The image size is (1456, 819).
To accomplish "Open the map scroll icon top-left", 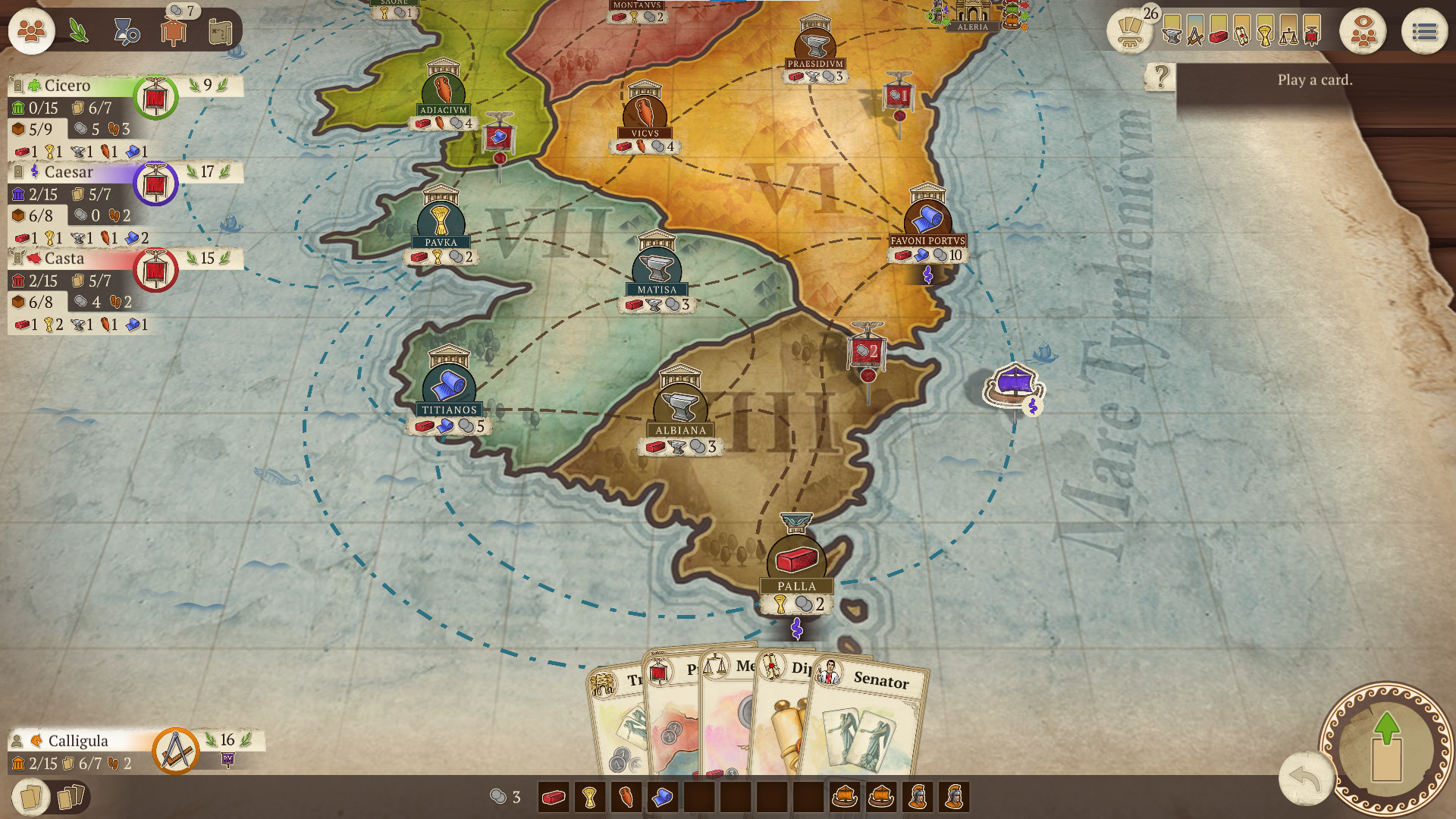I will tap(220, 32).
